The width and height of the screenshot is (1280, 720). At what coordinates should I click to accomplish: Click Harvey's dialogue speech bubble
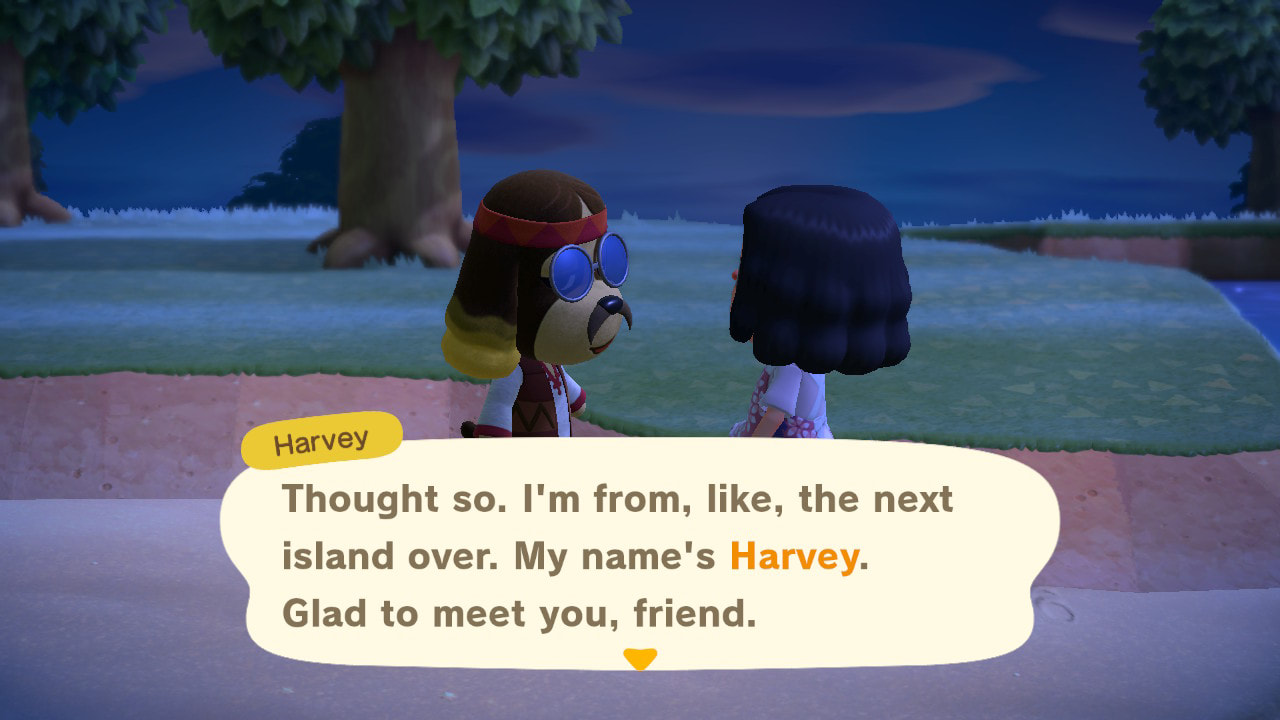click(640, 555)
